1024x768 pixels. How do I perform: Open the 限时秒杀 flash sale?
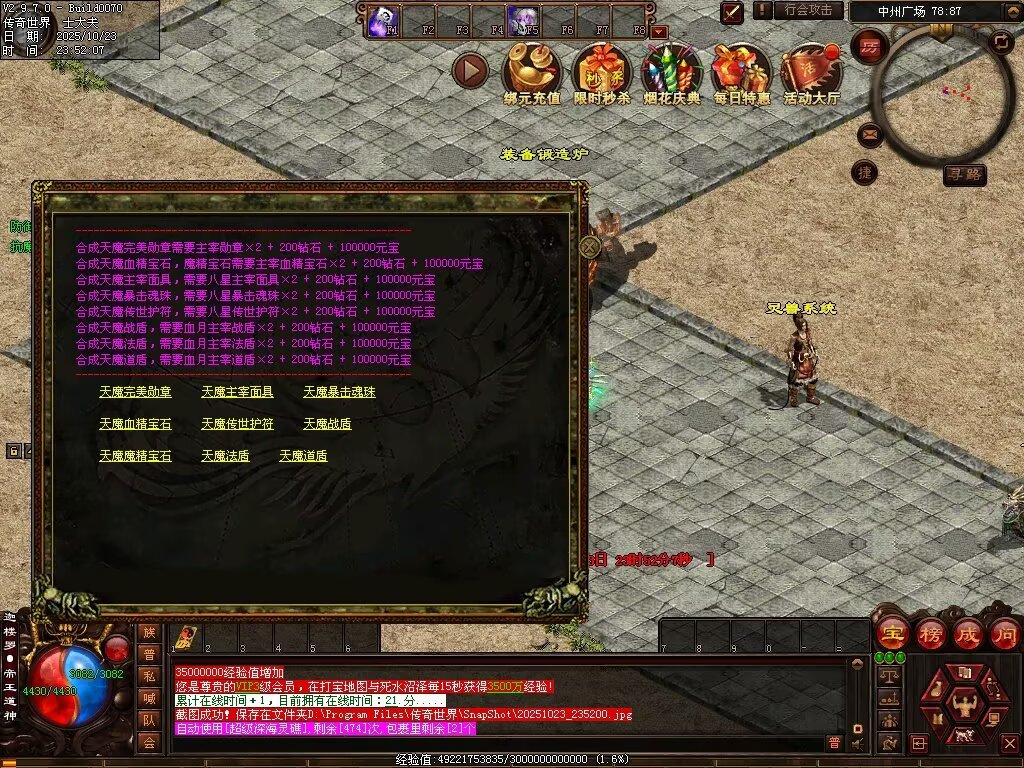601,70
